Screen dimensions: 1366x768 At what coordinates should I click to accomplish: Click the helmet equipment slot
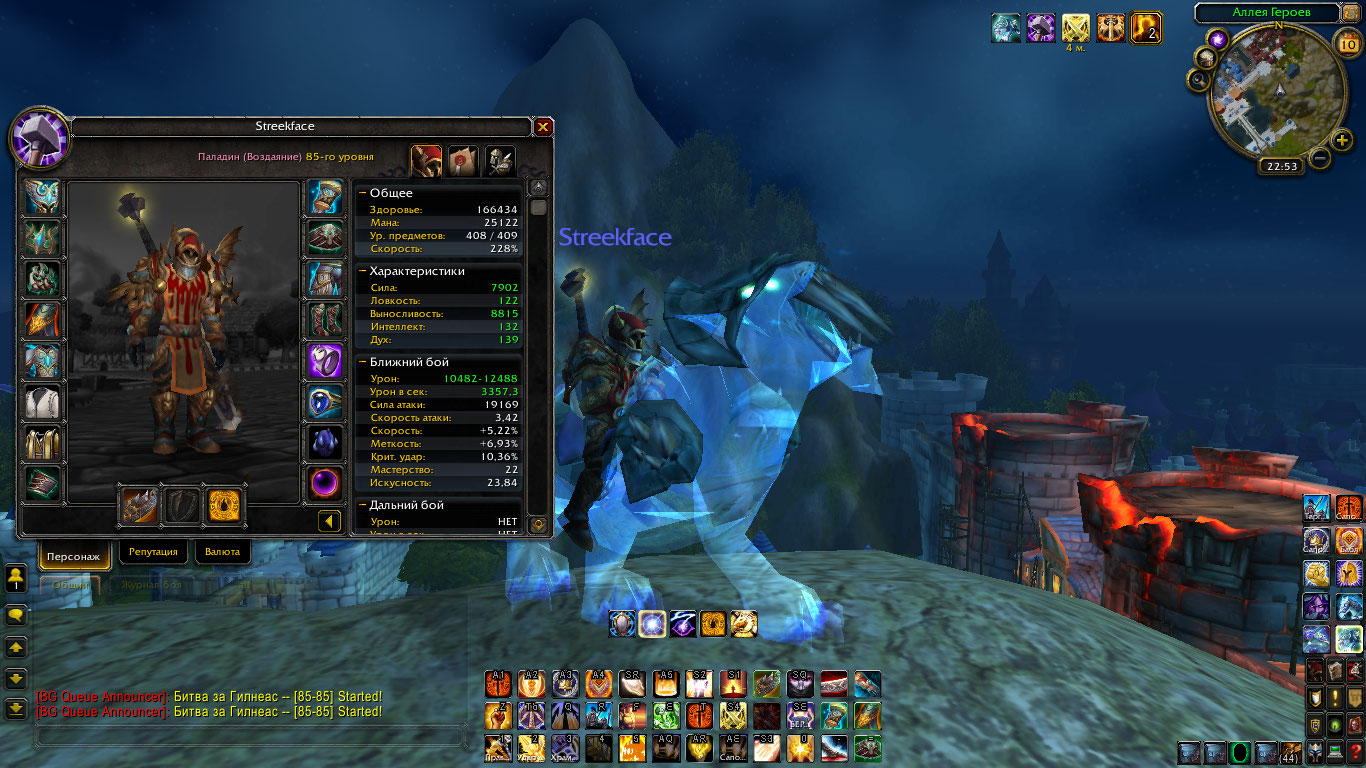[x=42, y=198]
